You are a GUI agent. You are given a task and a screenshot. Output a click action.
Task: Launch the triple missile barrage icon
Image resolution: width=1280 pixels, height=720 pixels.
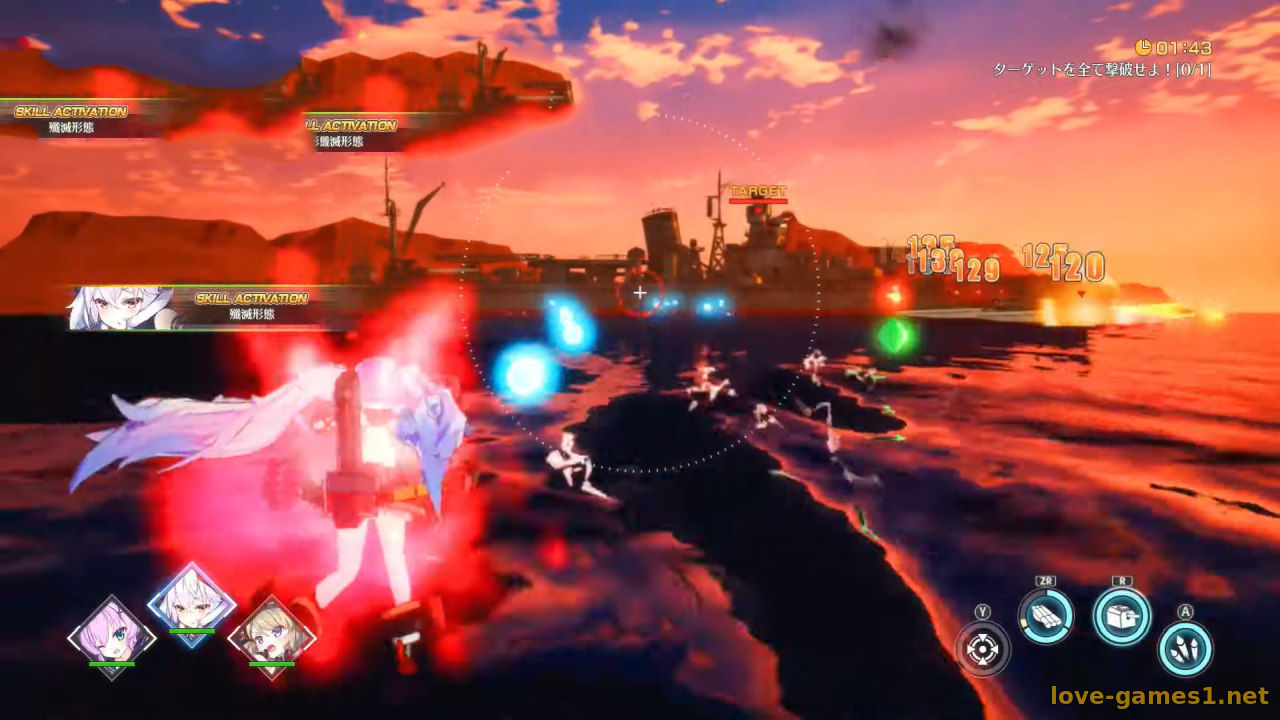1185,649
